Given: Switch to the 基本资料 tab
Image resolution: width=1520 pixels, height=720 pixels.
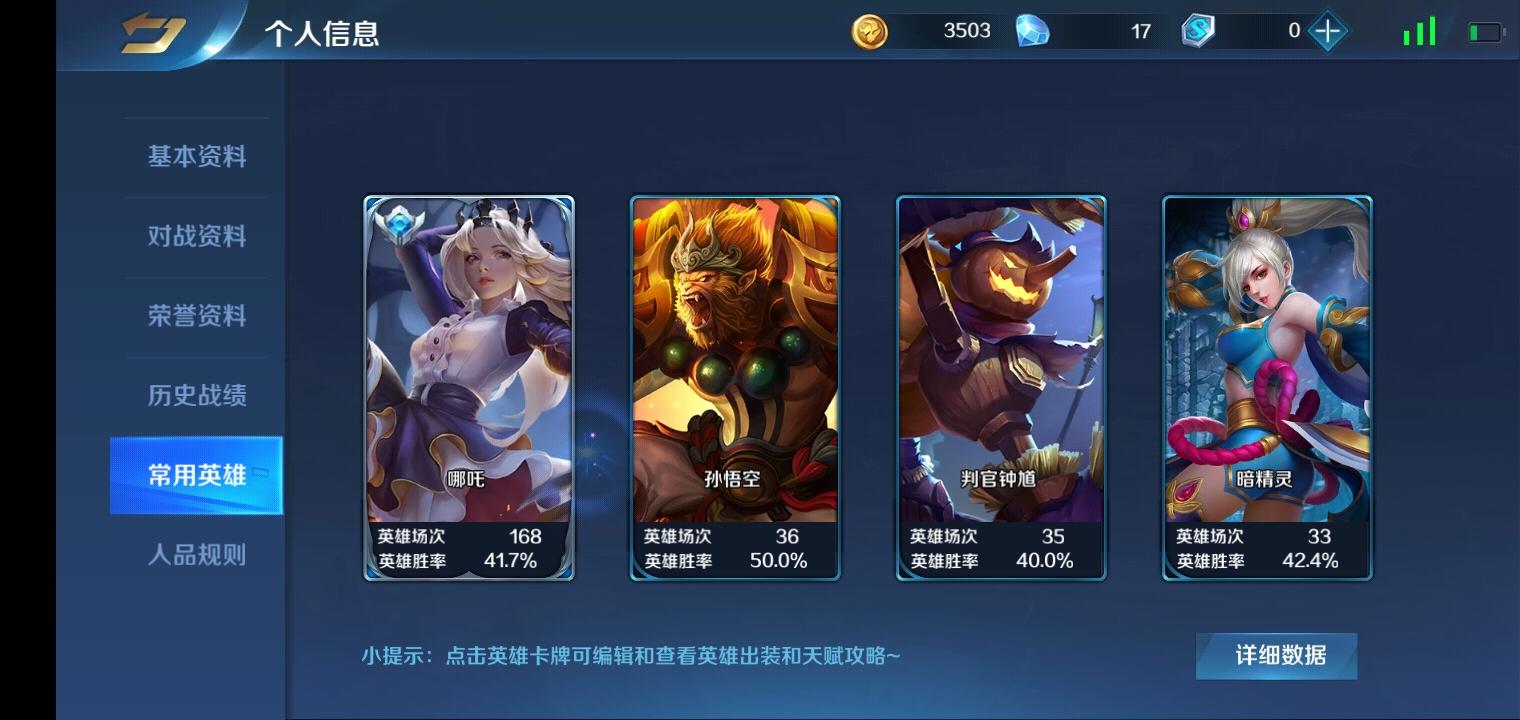Looking at the screenshot, I should [197, 156].
